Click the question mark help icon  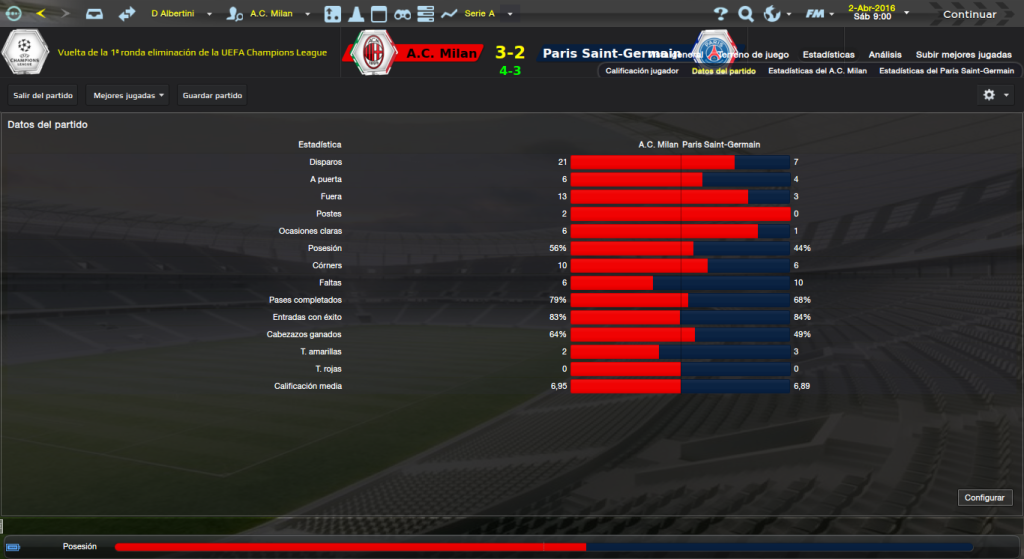(x=721, y=14)
